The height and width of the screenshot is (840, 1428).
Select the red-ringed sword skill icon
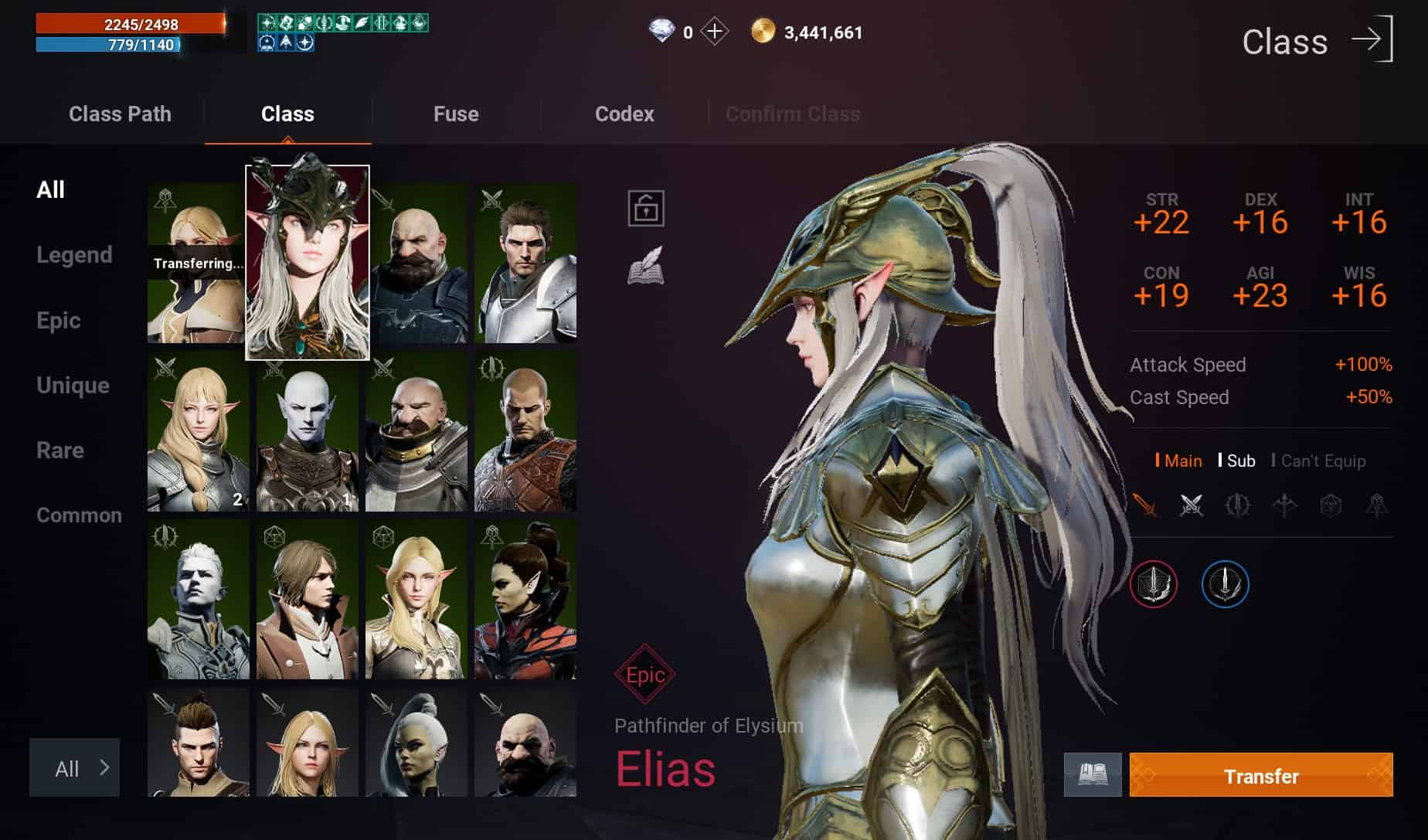pyautogui.click(x=1154, y=584)
